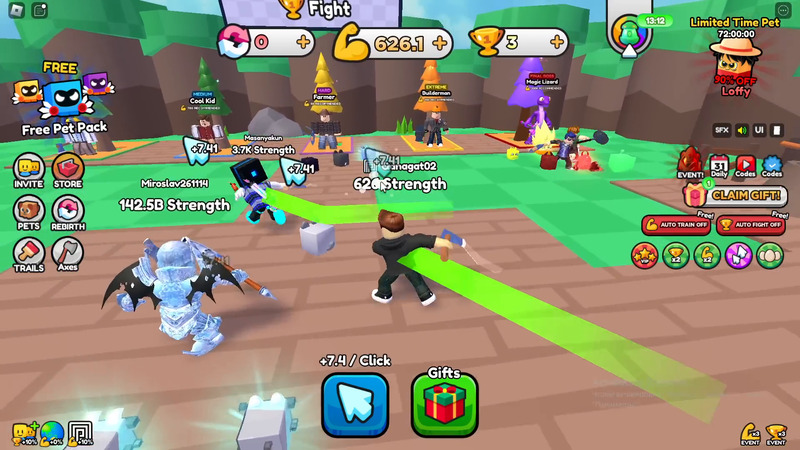Open the Rebirth menu
Screen dimensions: 800x450
pos(68,212)
